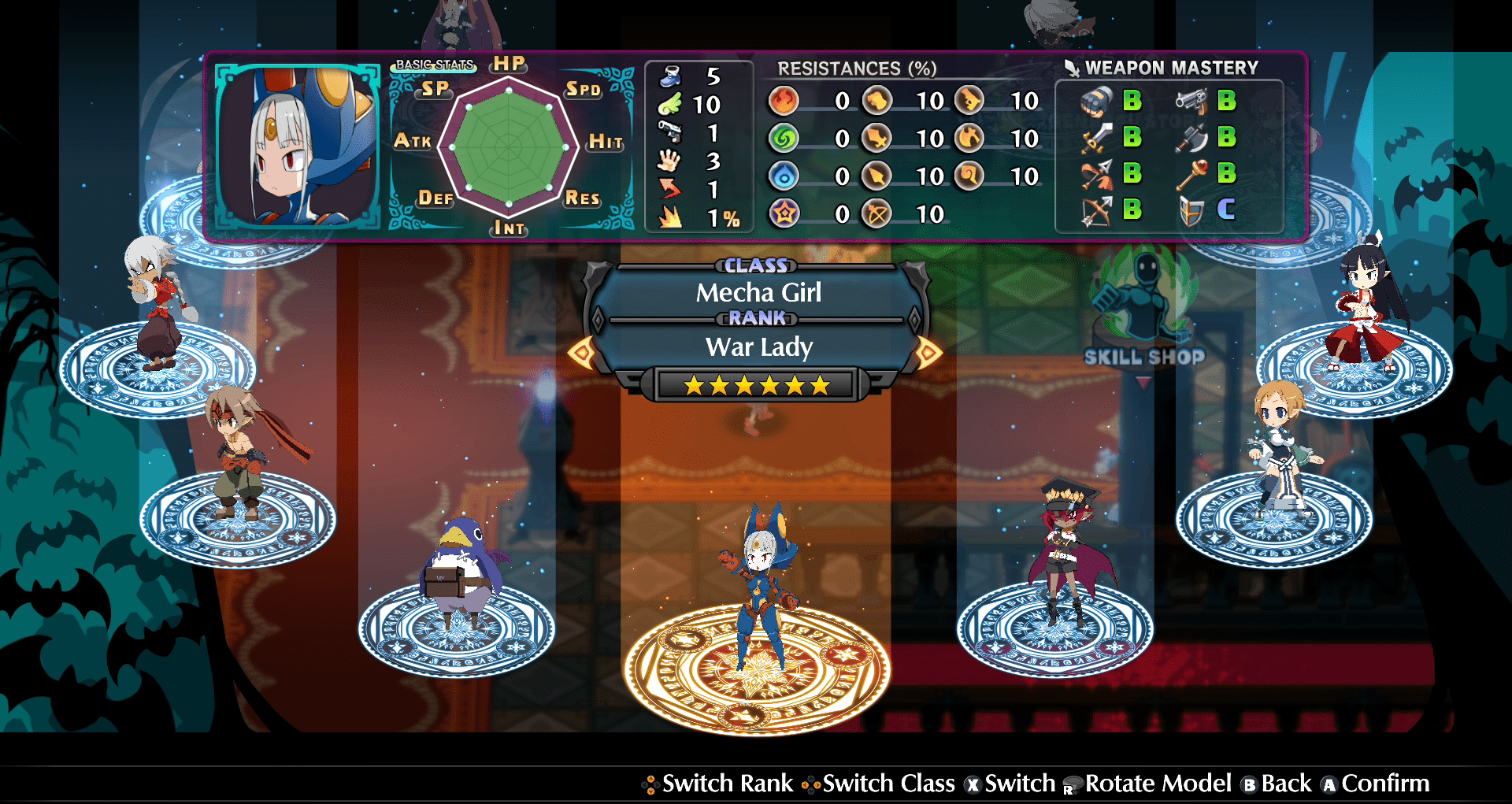Click the six-star rank bar
Screen dimensions: 1512x804
[x=756, y=385]
